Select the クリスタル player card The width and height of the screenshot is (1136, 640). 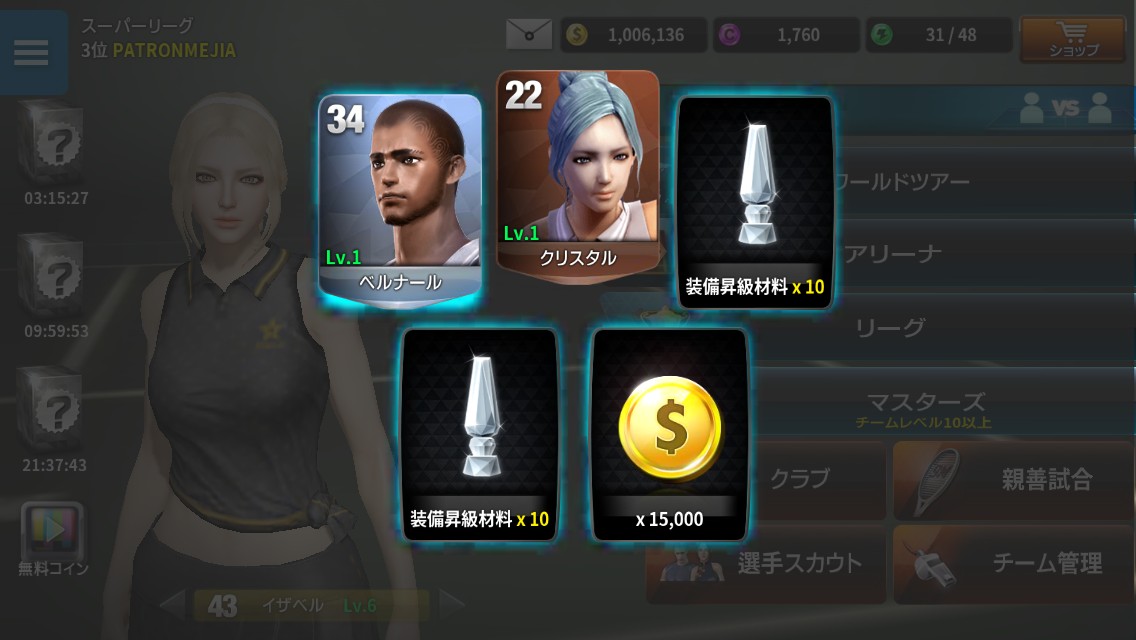pos(578,172)
